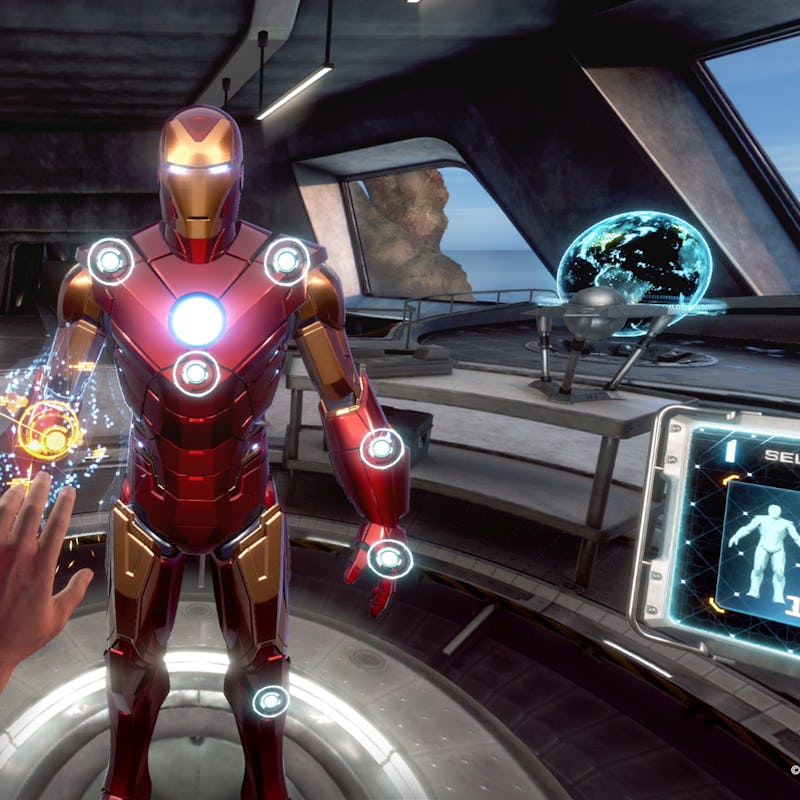Viewport: 800px width, 800px height.
Task: Pick the upgrade node on the suit's boot
Action: point(270,700)
